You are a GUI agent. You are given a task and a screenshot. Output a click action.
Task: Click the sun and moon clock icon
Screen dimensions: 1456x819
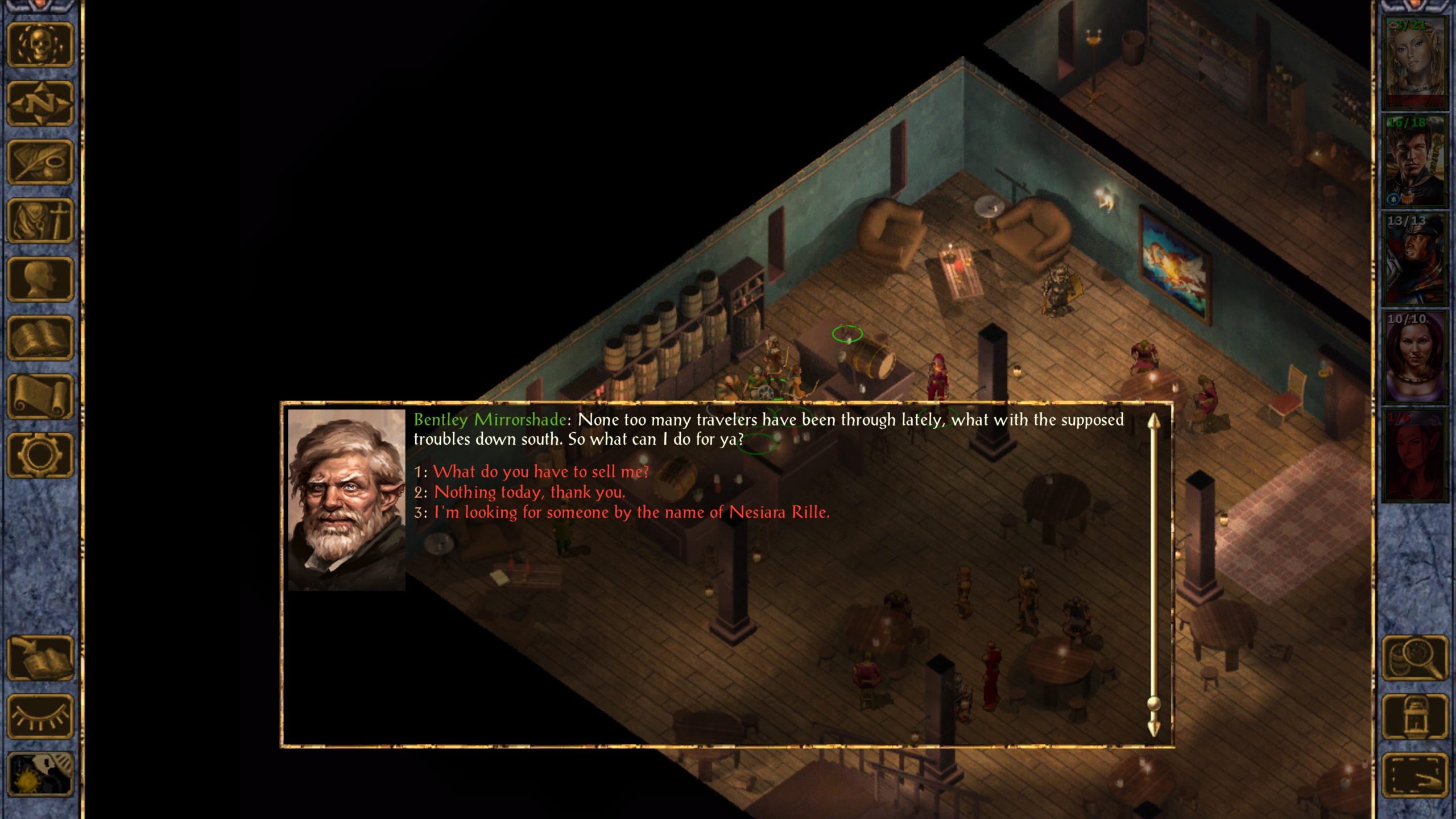click(40, 775)
